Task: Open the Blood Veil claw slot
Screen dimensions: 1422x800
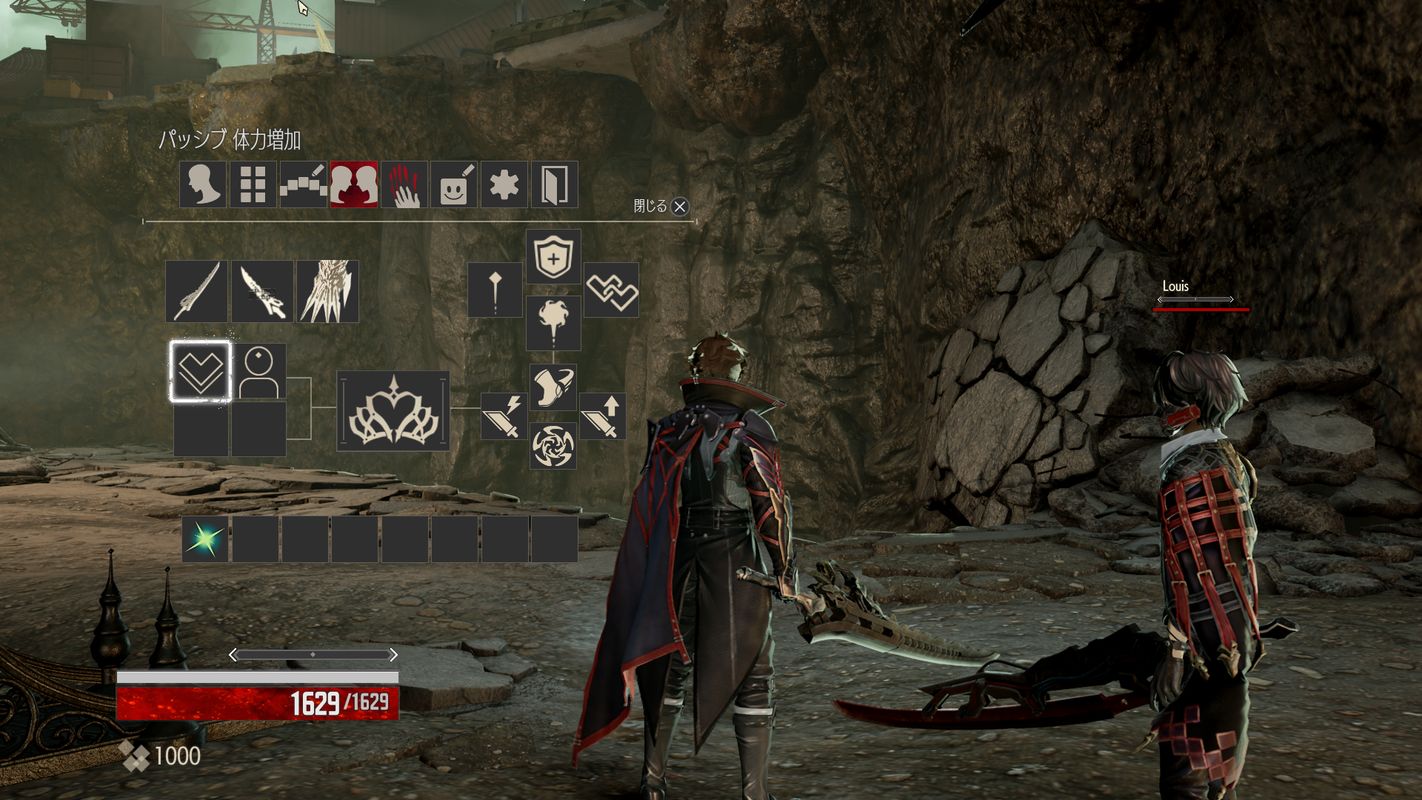Action: [328, 290]
